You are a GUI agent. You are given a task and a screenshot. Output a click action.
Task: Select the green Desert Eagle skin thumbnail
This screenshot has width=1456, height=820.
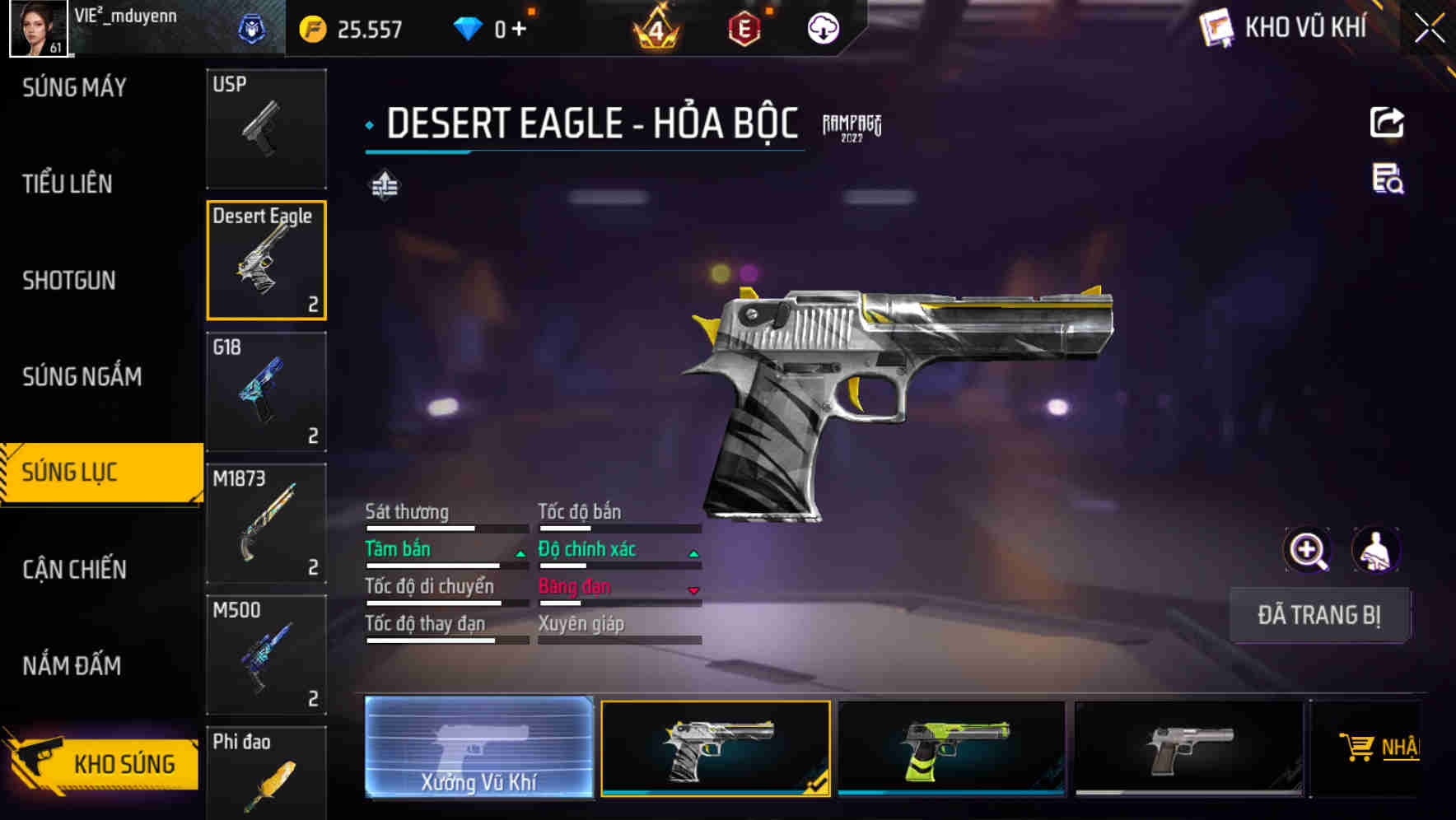pos(951,748)
